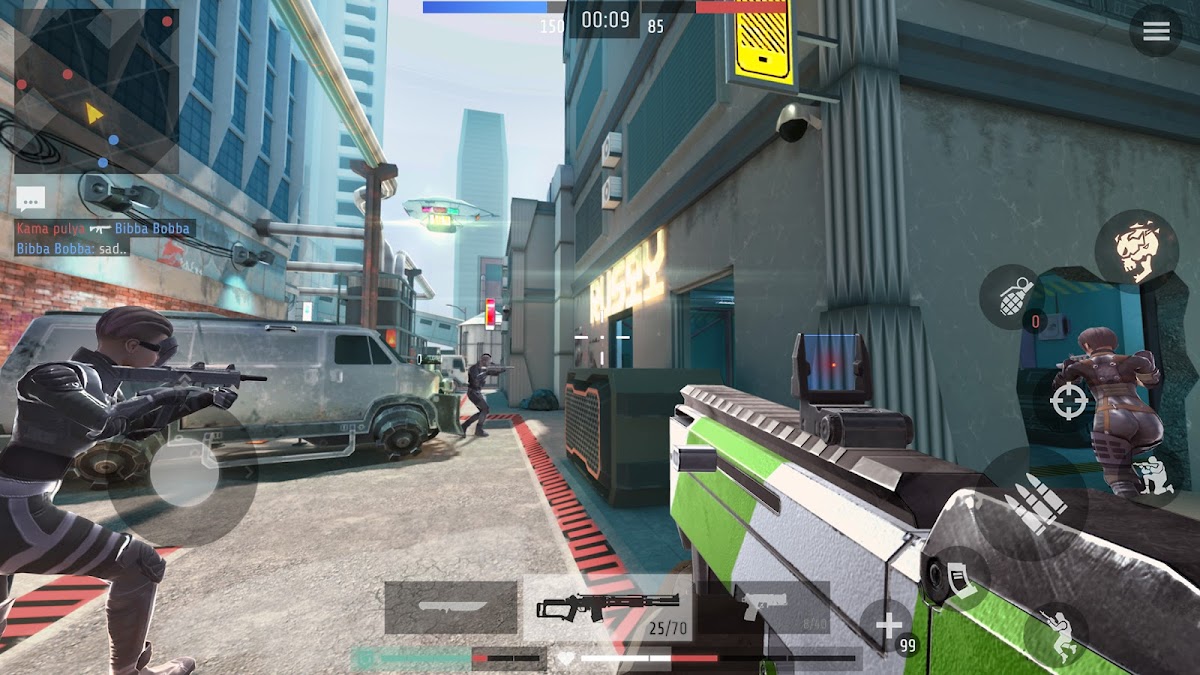1200x675 pixels.
Task: Touch the virtual movement joystick
Action: pyautogui.click(x=183, y=485)
